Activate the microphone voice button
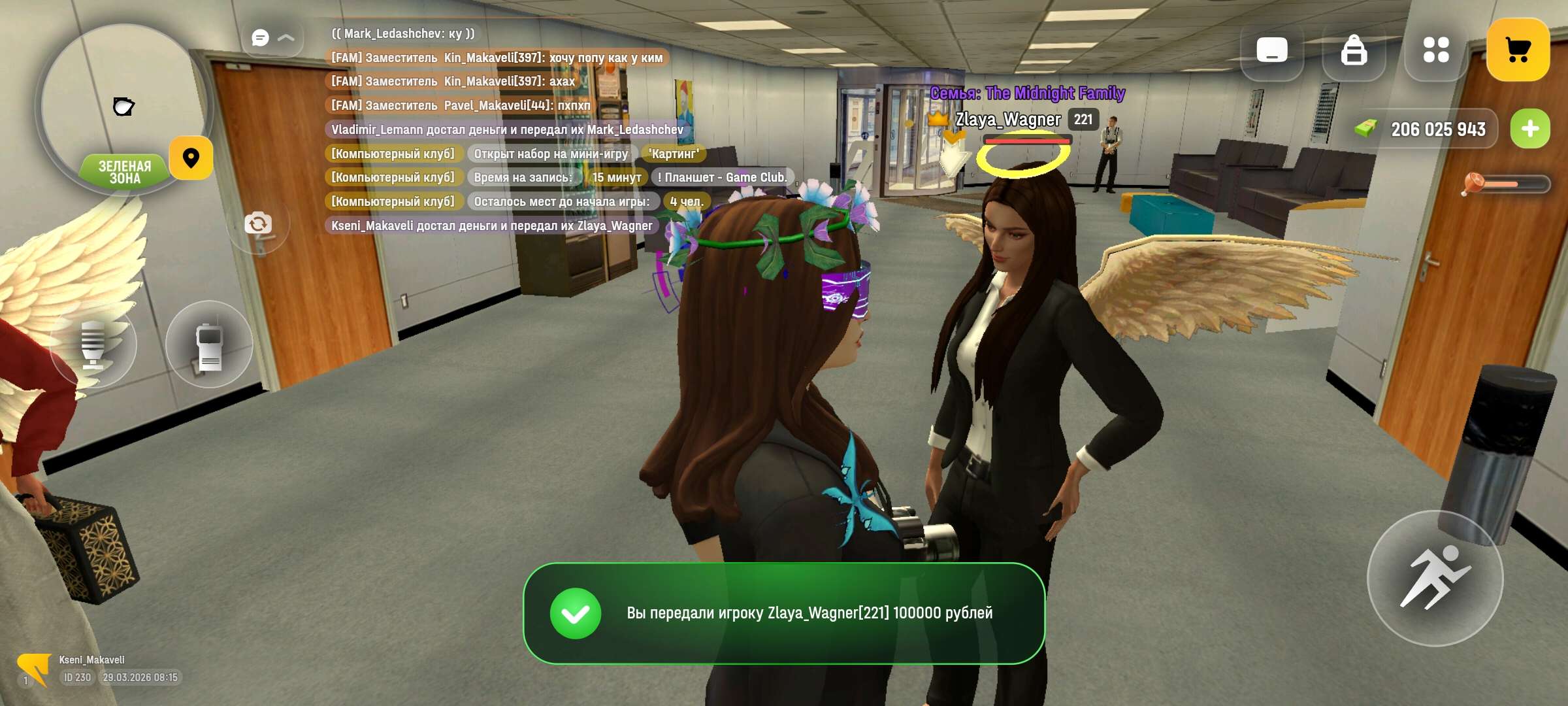 click(93, 345)
